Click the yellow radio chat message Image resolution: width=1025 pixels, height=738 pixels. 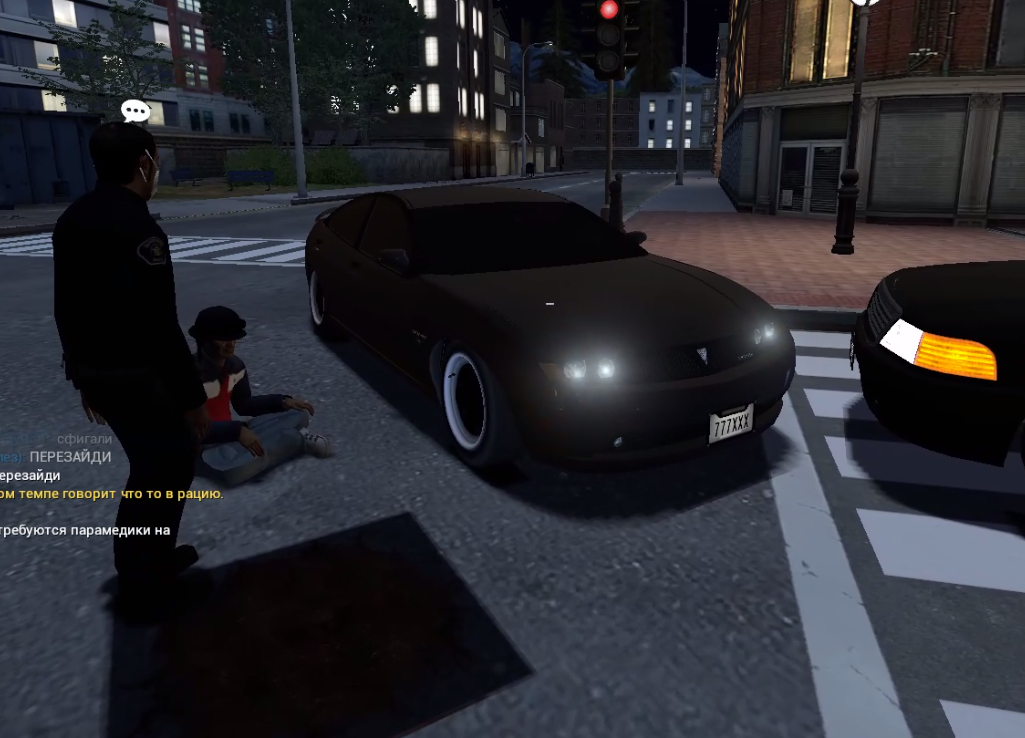click(x=112, y=493)
